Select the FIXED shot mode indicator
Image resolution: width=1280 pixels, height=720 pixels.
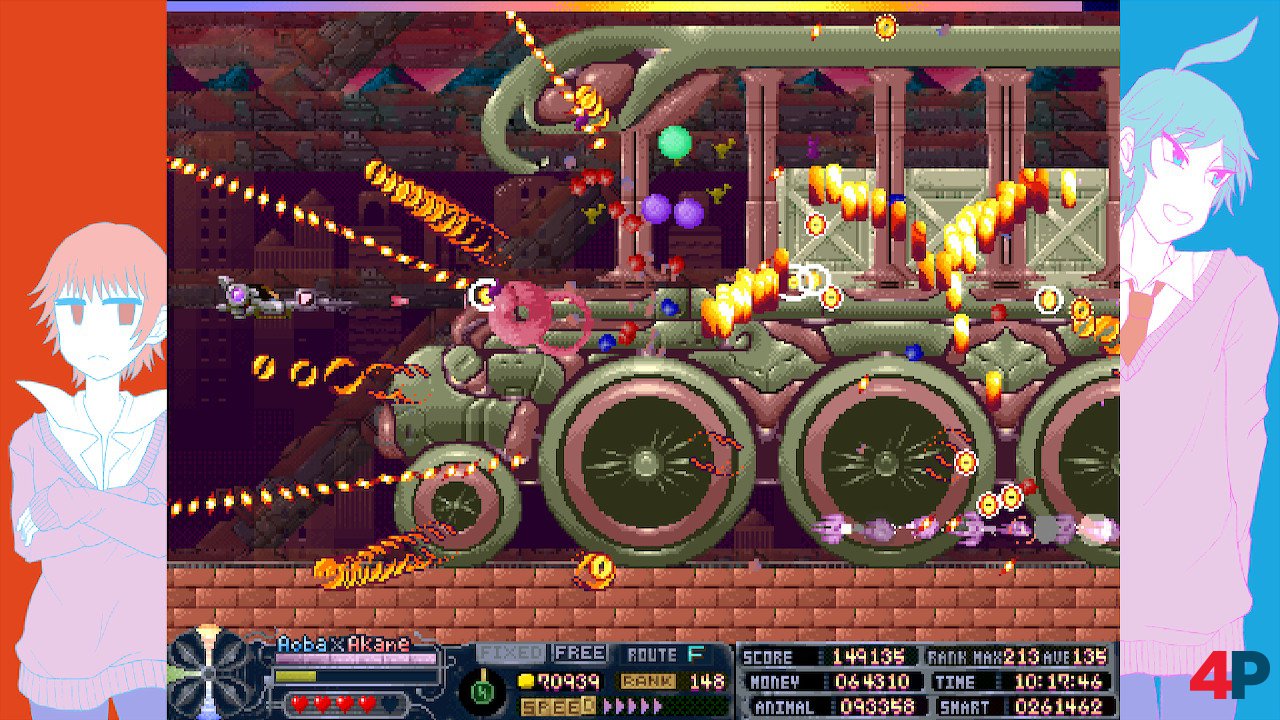pos(510,653)
